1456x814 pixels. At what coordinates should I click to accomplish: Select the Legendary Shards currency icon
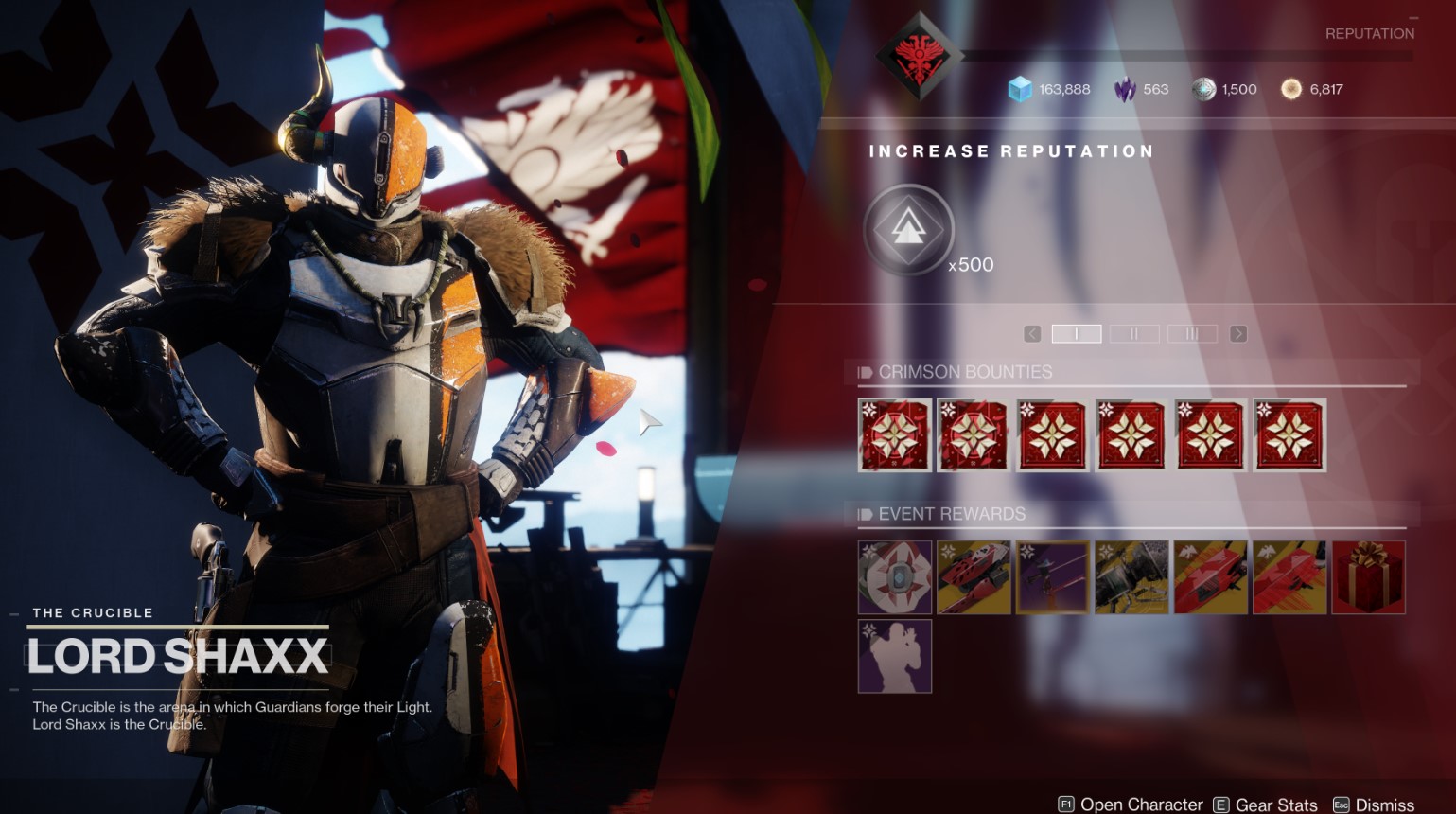point(1126,89)
